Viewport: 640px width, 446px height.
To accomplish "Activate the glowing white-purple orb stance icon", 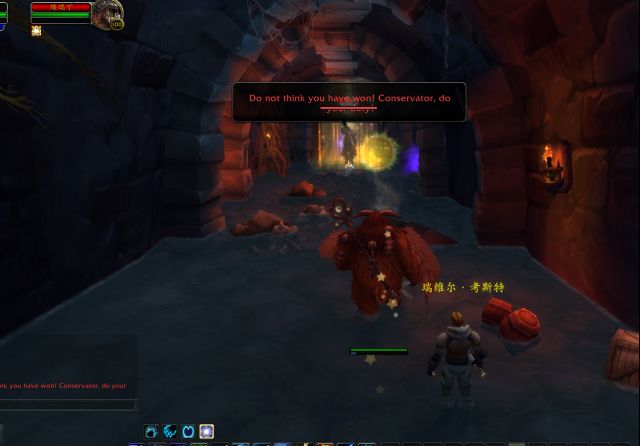I will coord(206,432).
